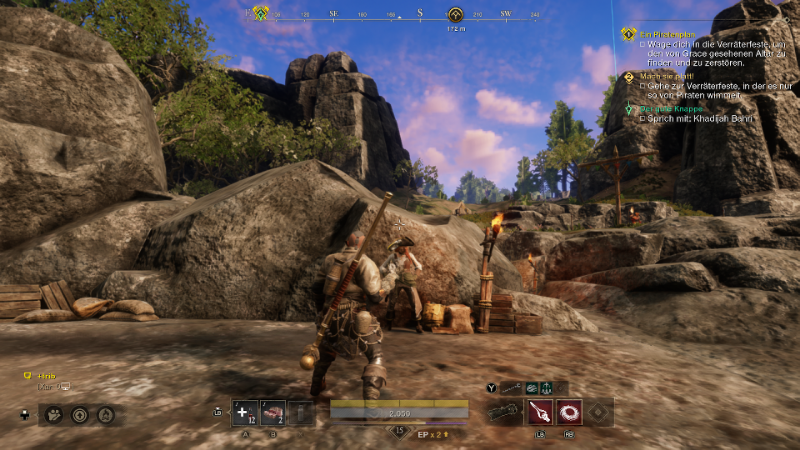800x450 pixels.
Task: Open the "Mach sie platt!" quest entry
Action: [x=665, y=76]
